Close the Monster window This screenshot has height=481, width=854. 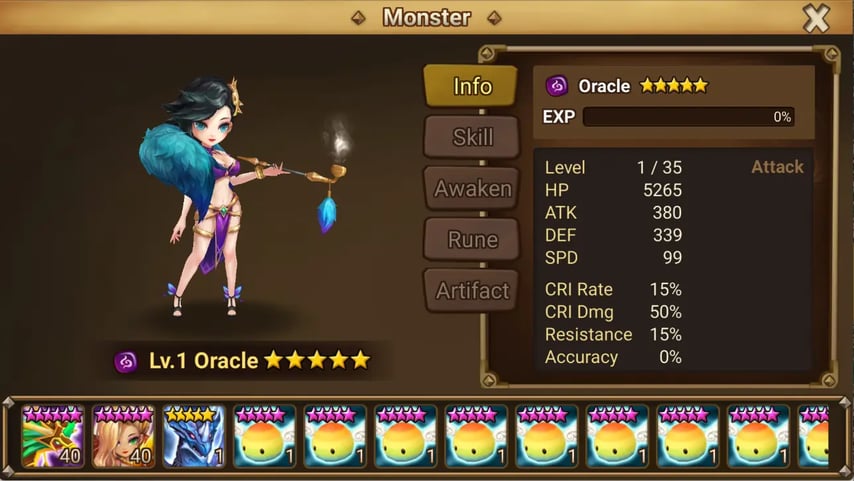click(x=816, y=18)
